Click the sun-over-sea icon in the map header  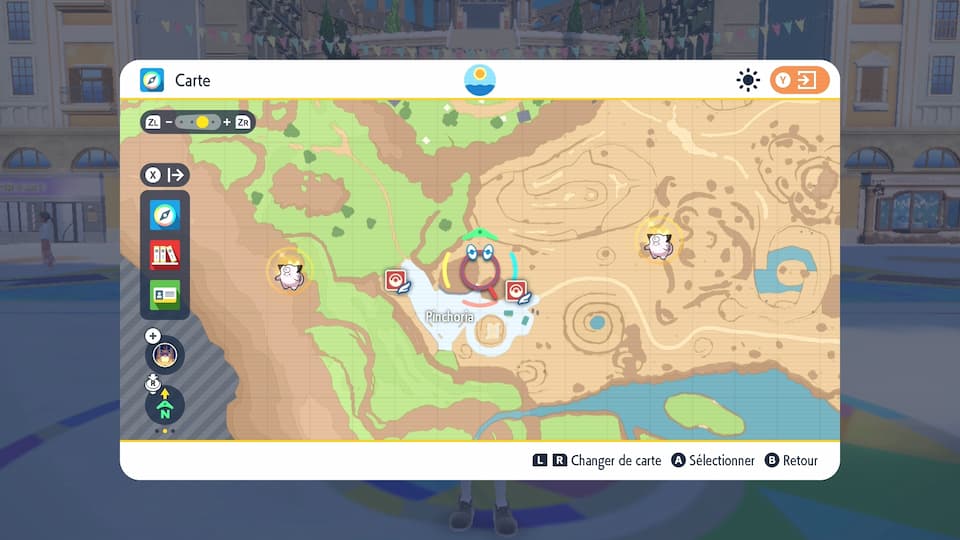click(480, 80)
